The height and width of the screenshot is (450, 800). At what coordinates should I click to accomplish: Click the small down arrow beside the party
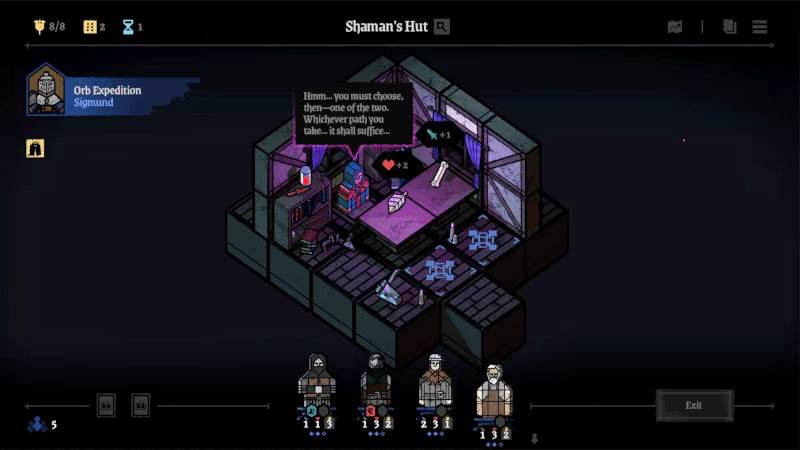pyautogui.click(x=534, y=438)
